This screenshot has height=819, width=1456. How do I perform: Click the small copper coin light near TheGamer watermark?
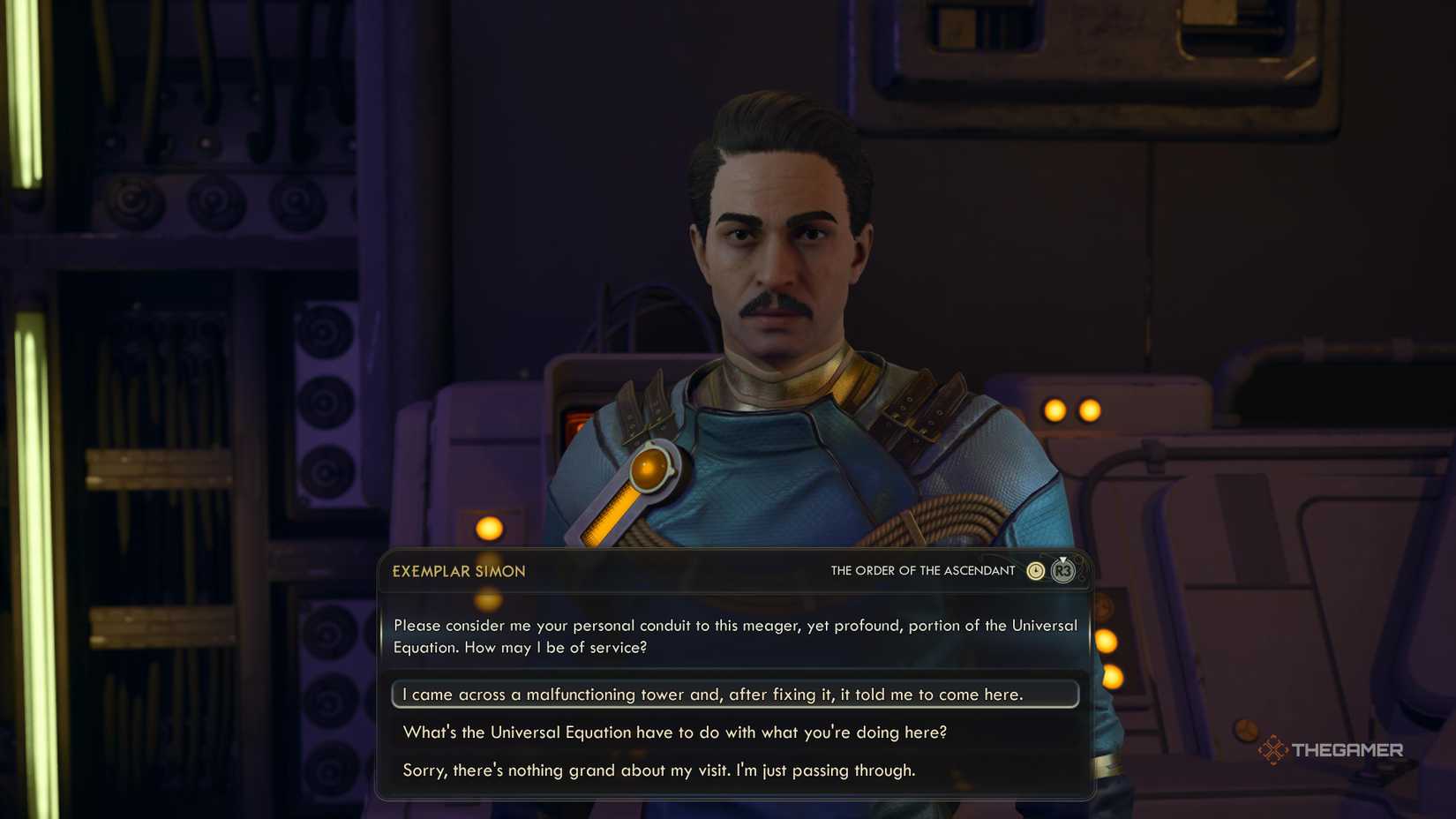(1245, 731)
